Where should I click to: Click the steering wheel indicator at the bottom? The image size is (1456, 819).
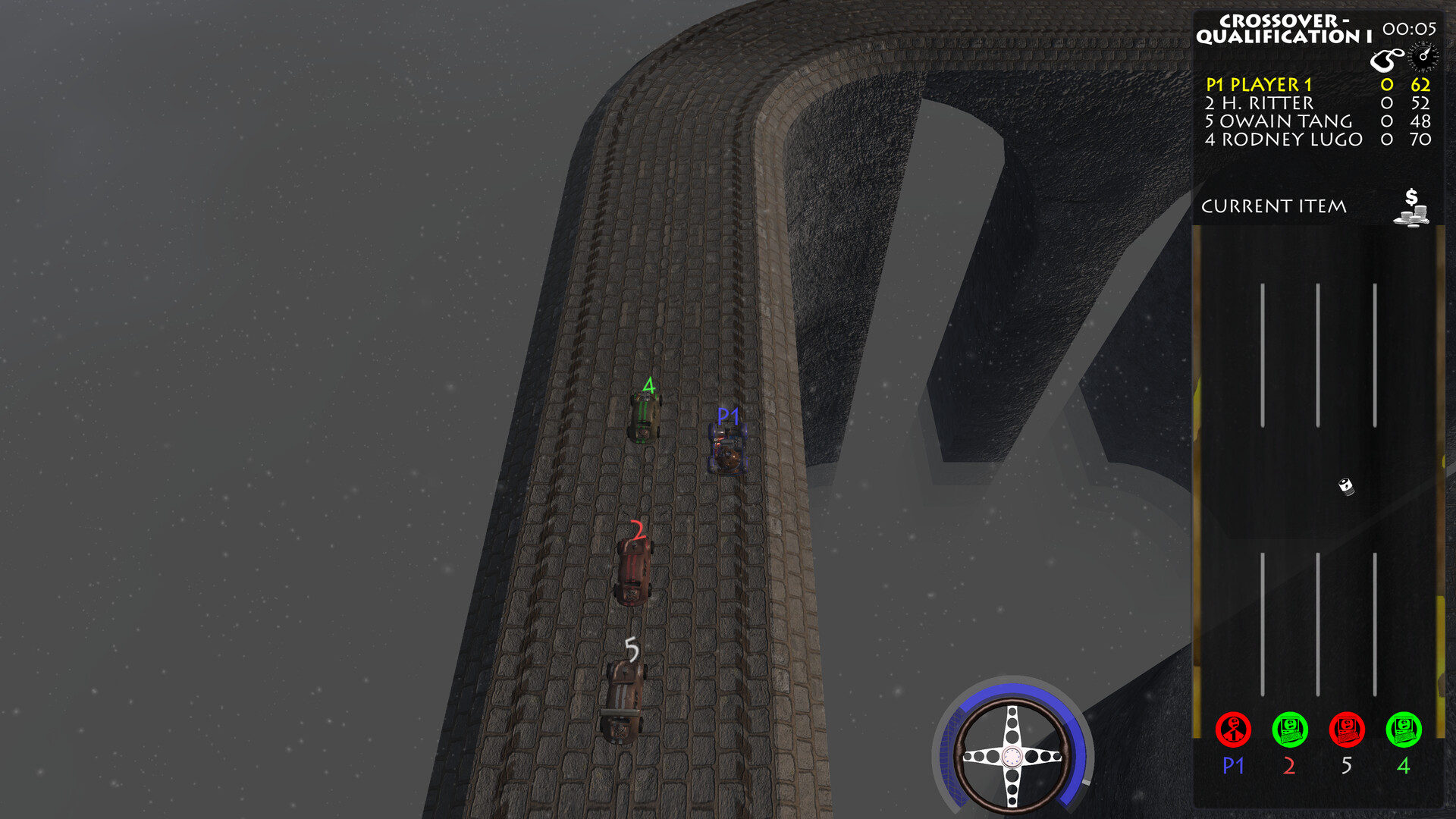[x=1012, y=755]
